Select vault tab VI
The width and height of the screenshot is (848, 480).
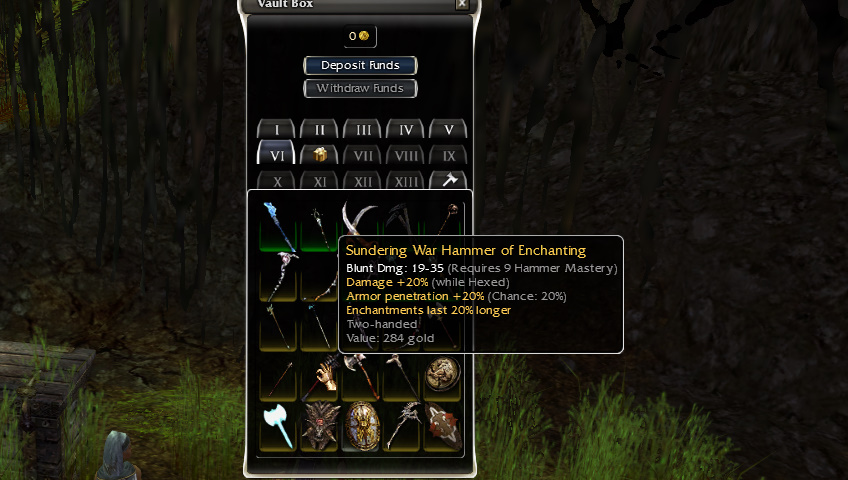276,155
